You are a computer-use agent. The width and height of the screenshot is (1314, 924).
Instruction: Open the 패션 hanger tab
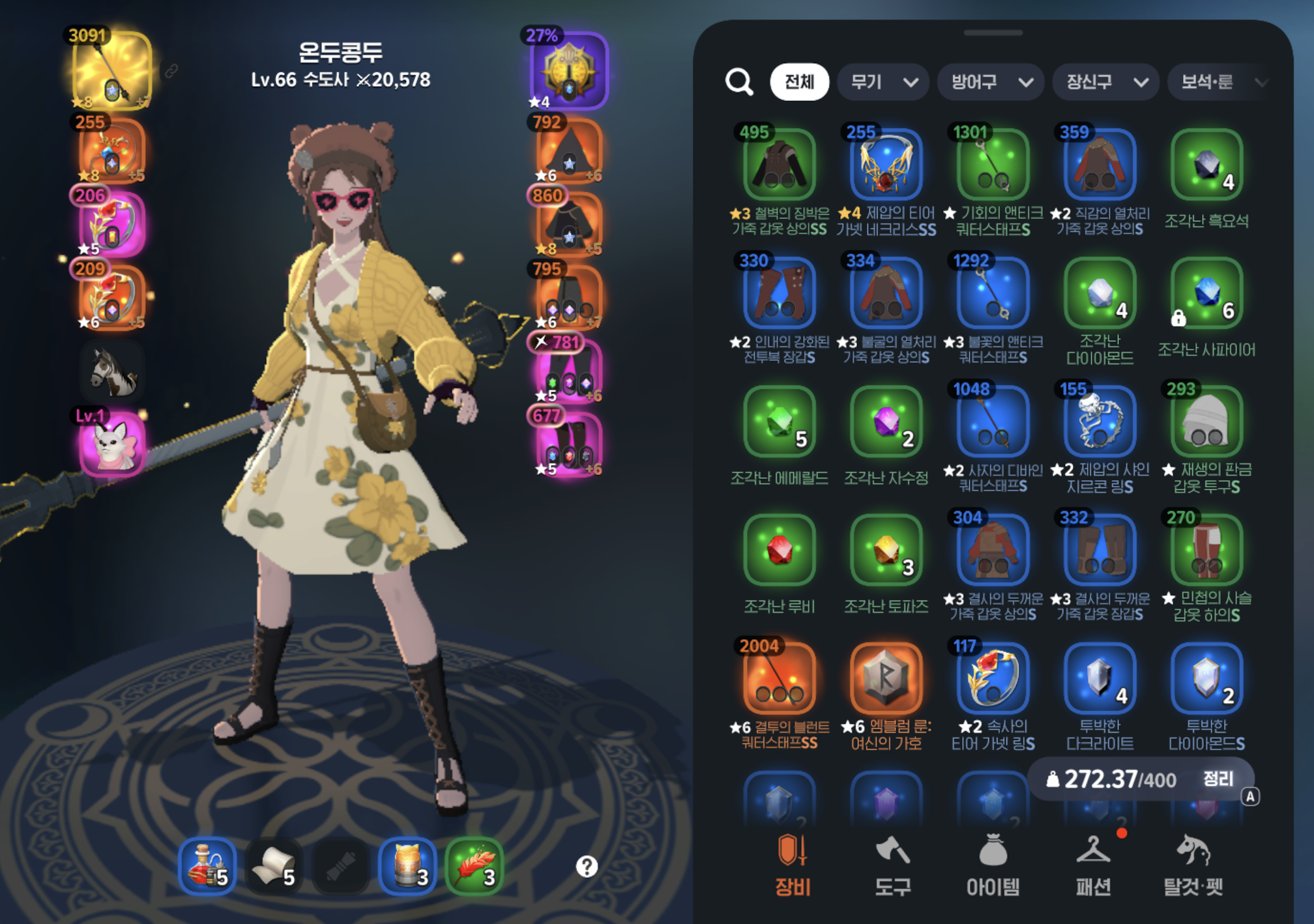coord(1093,865)
